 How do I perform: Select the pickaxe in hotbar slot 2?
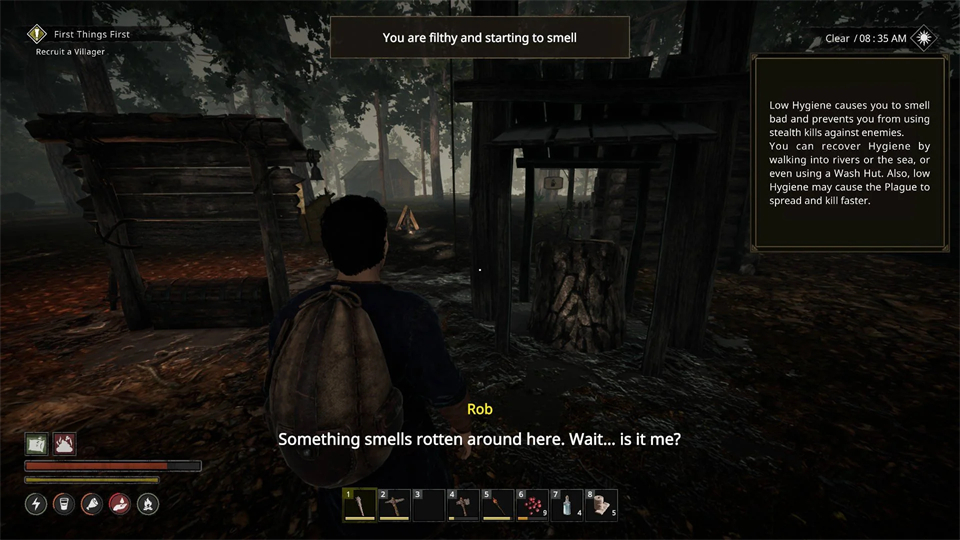pyautogui.click(x=393, y=505)
